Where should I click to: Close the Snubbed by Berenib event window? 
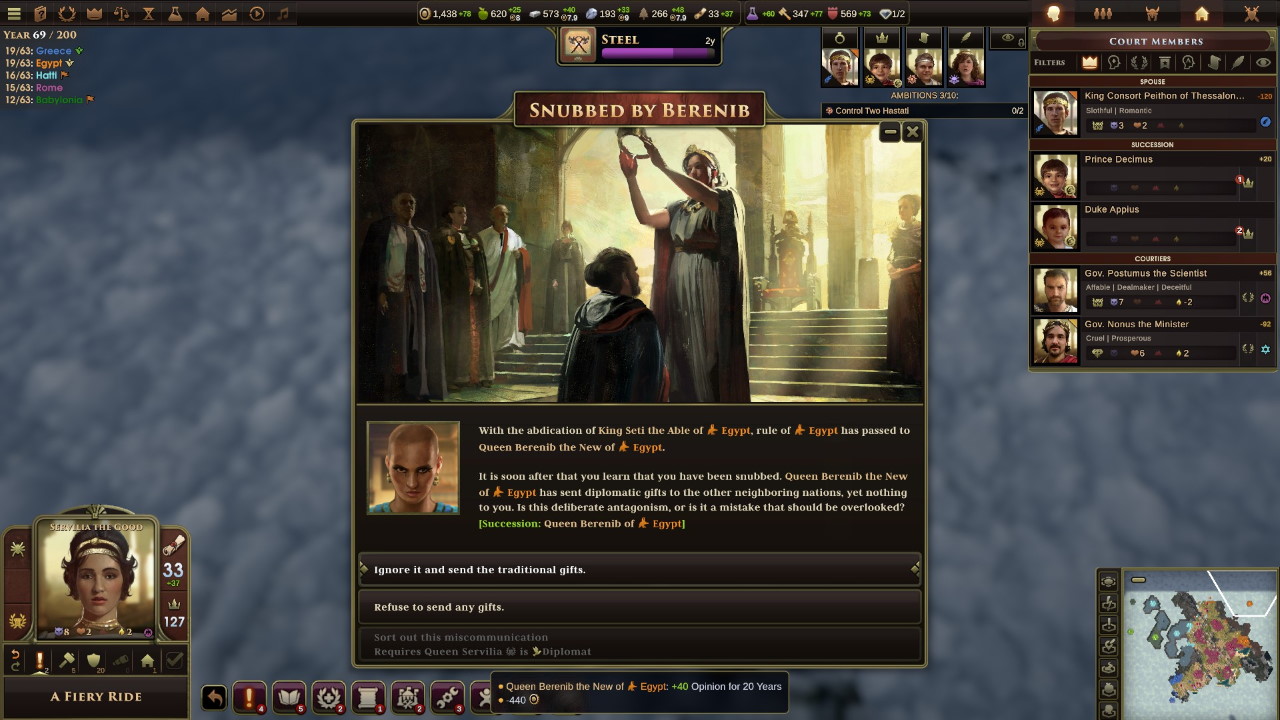(x=912, y=132)
